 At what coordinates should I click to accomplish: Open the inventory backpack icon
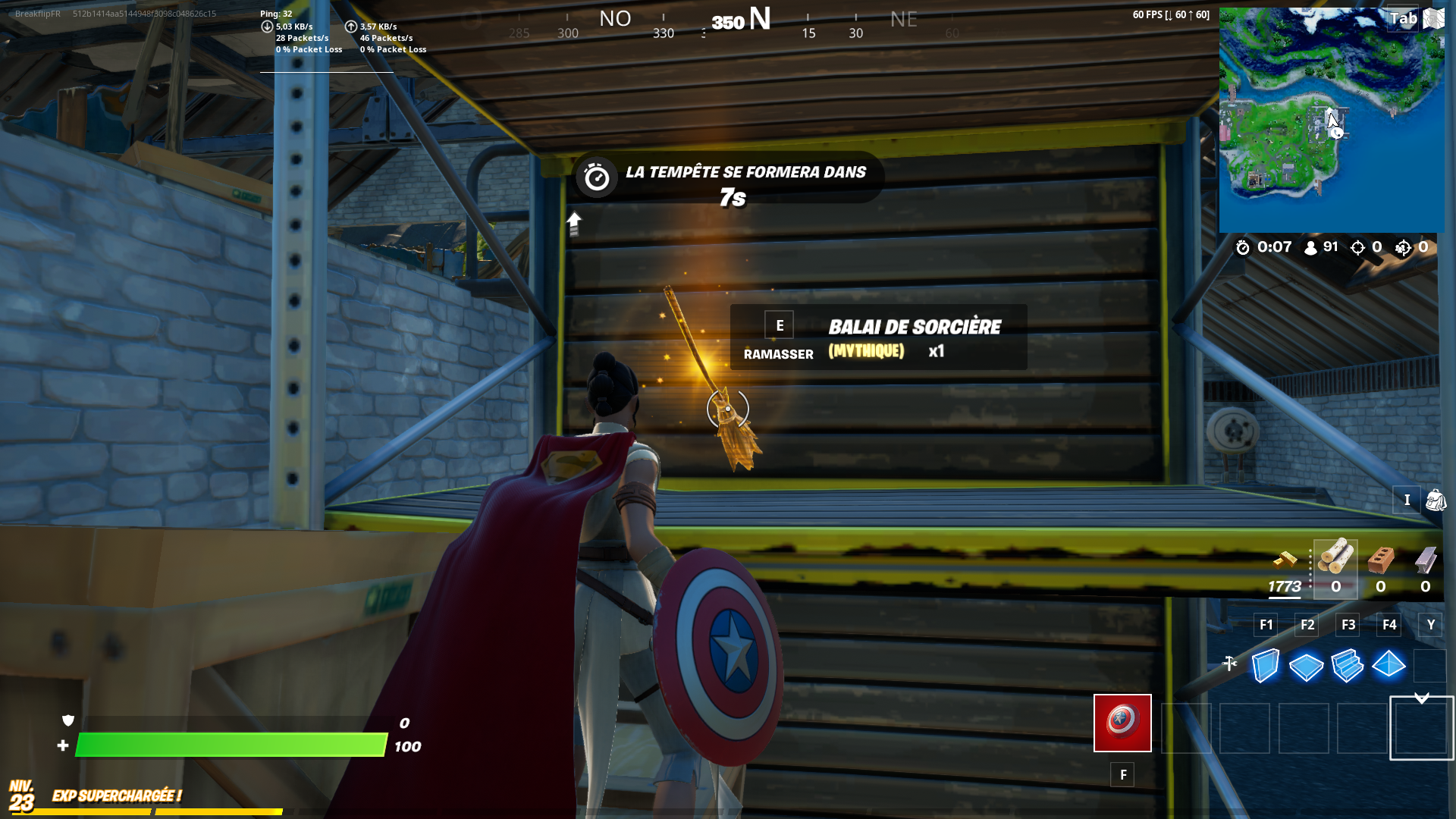(x=1436, y=500)
